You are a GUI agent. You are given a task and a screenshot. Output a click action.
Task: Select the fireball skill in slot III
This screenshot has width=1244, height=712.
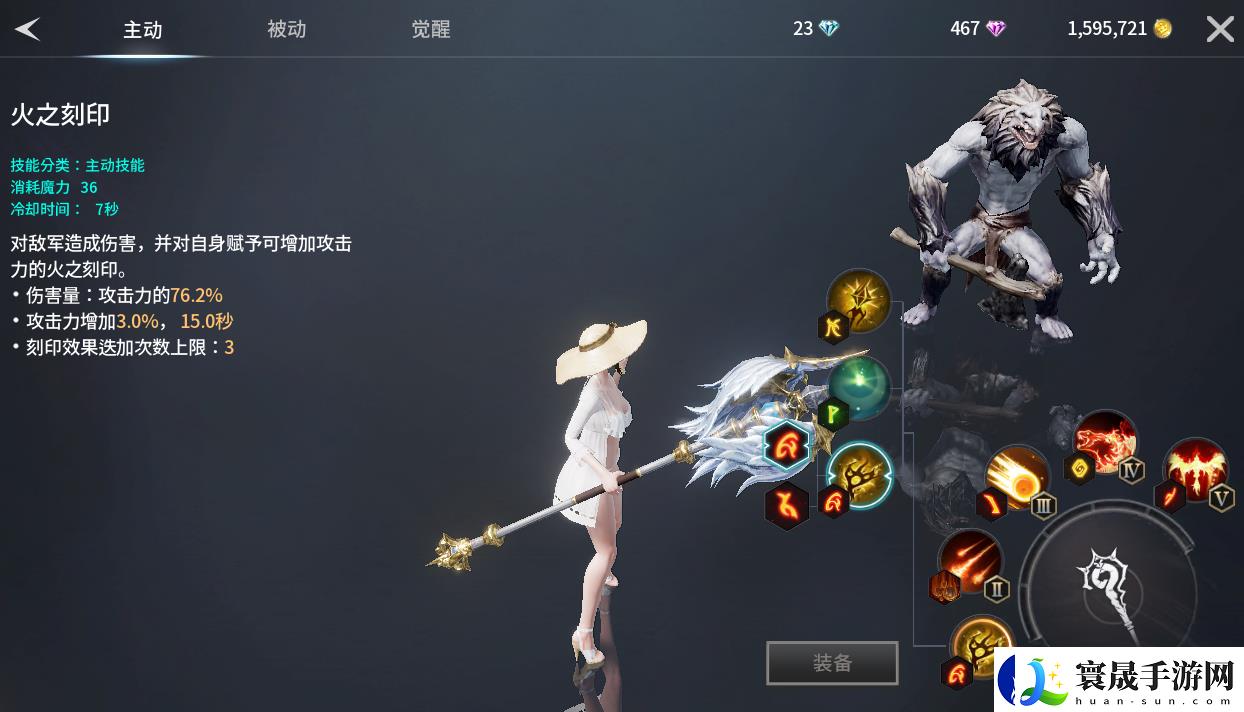coord(1017,477)
